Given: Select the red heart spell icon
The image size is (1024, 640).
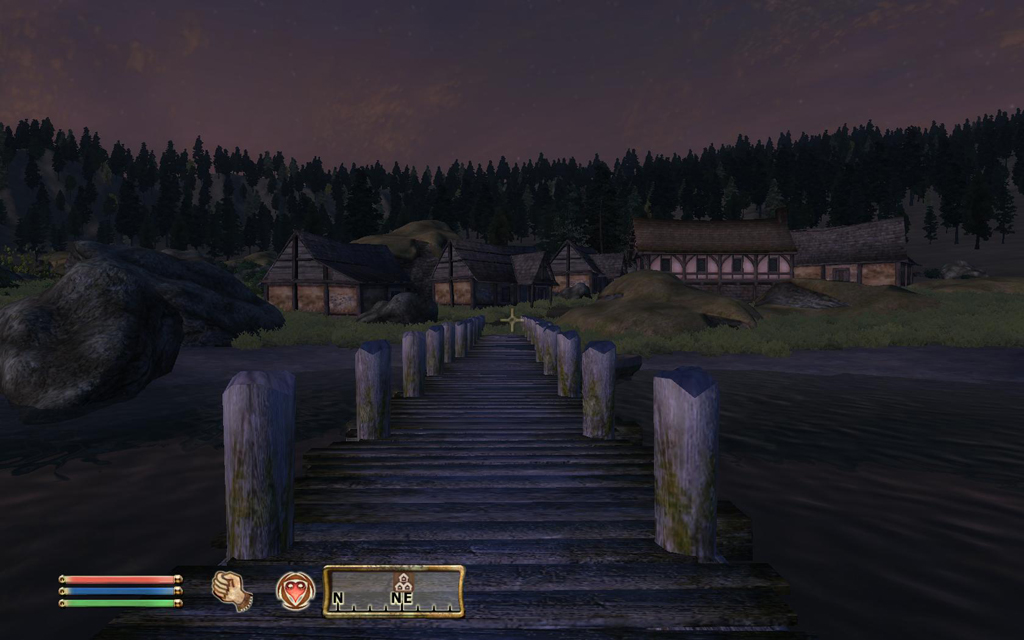Looking at the screenshot, I should (x=295, y=590).
